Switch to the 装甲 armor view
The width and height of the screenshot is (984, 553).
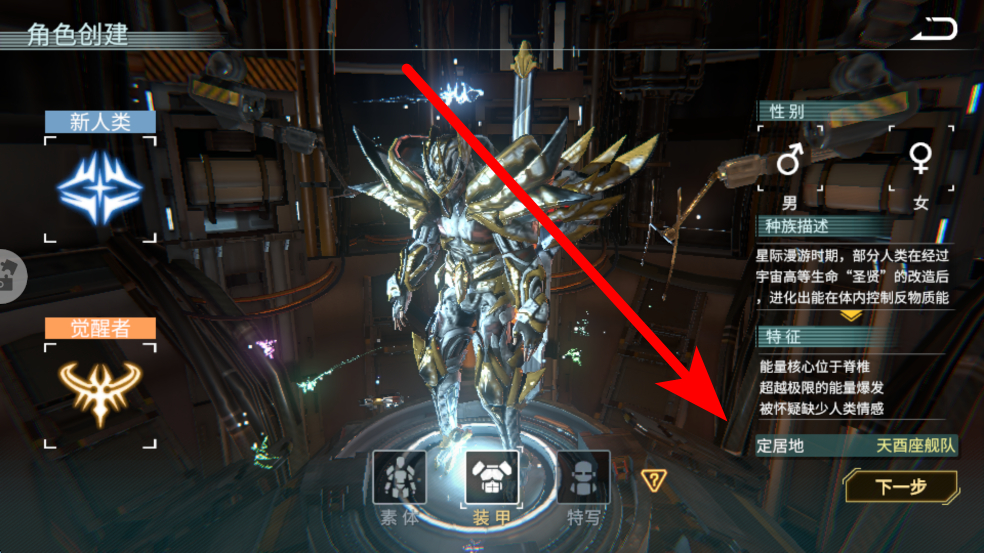coord(492,478)
